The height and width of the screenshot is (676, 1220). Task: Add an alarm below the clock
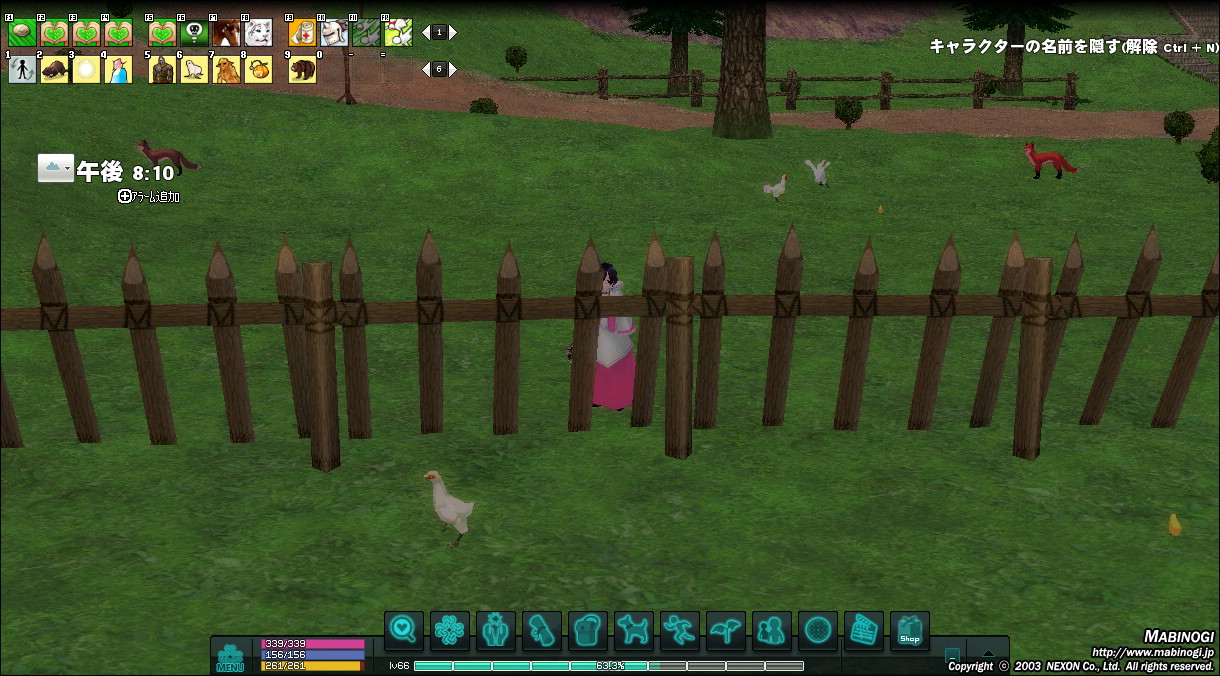click(x=149, y=197)
